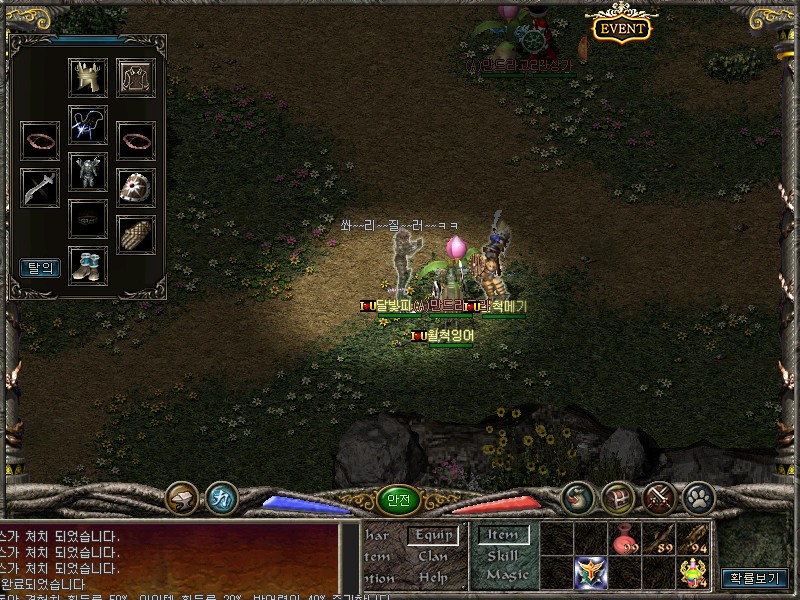Select the shirt armor equipment slot

136,78
